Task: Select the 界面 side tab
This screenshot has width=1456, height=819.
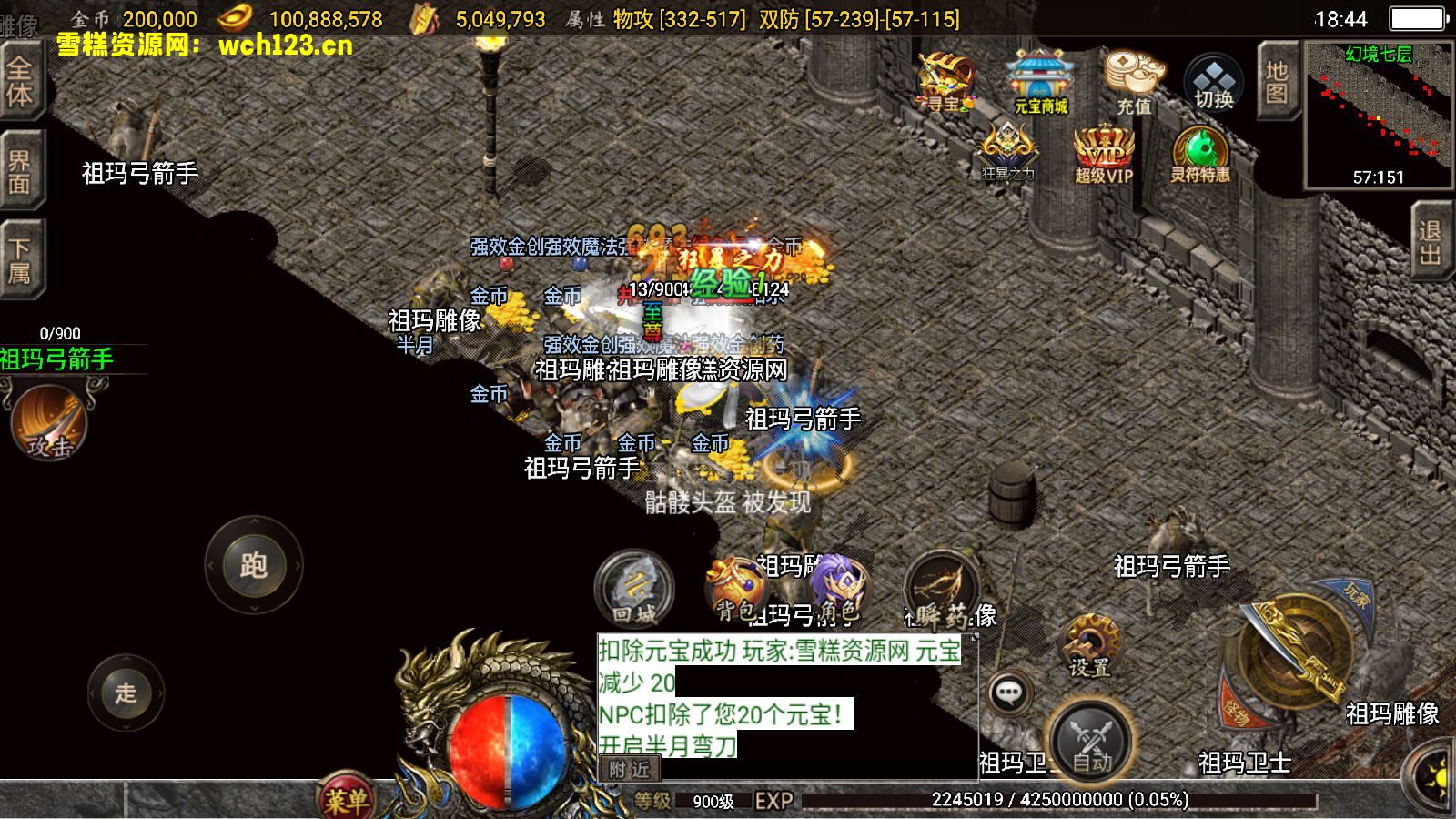Action: (x=20, y=171)
